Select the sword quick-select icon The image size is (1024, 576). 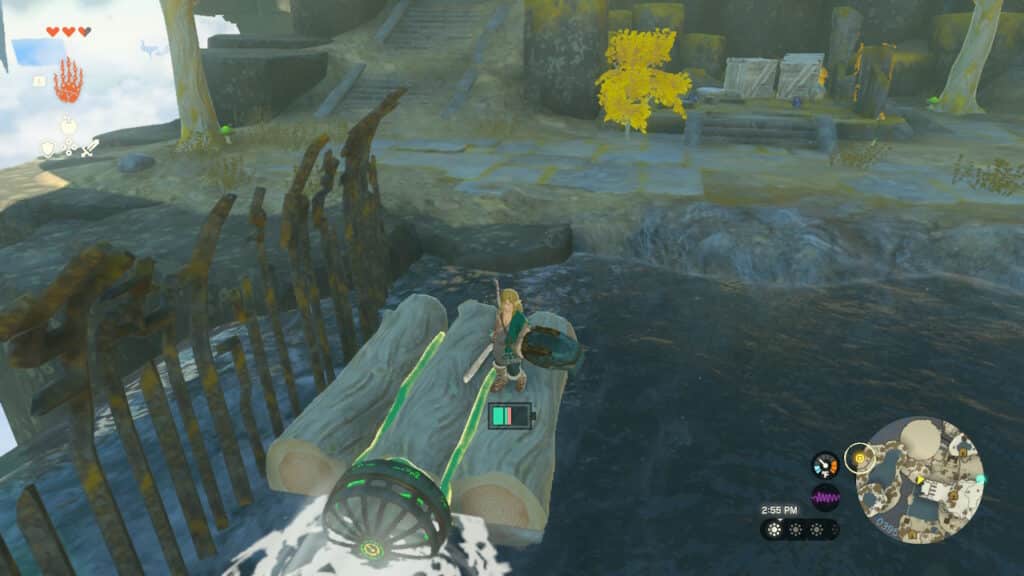[89, 149]
